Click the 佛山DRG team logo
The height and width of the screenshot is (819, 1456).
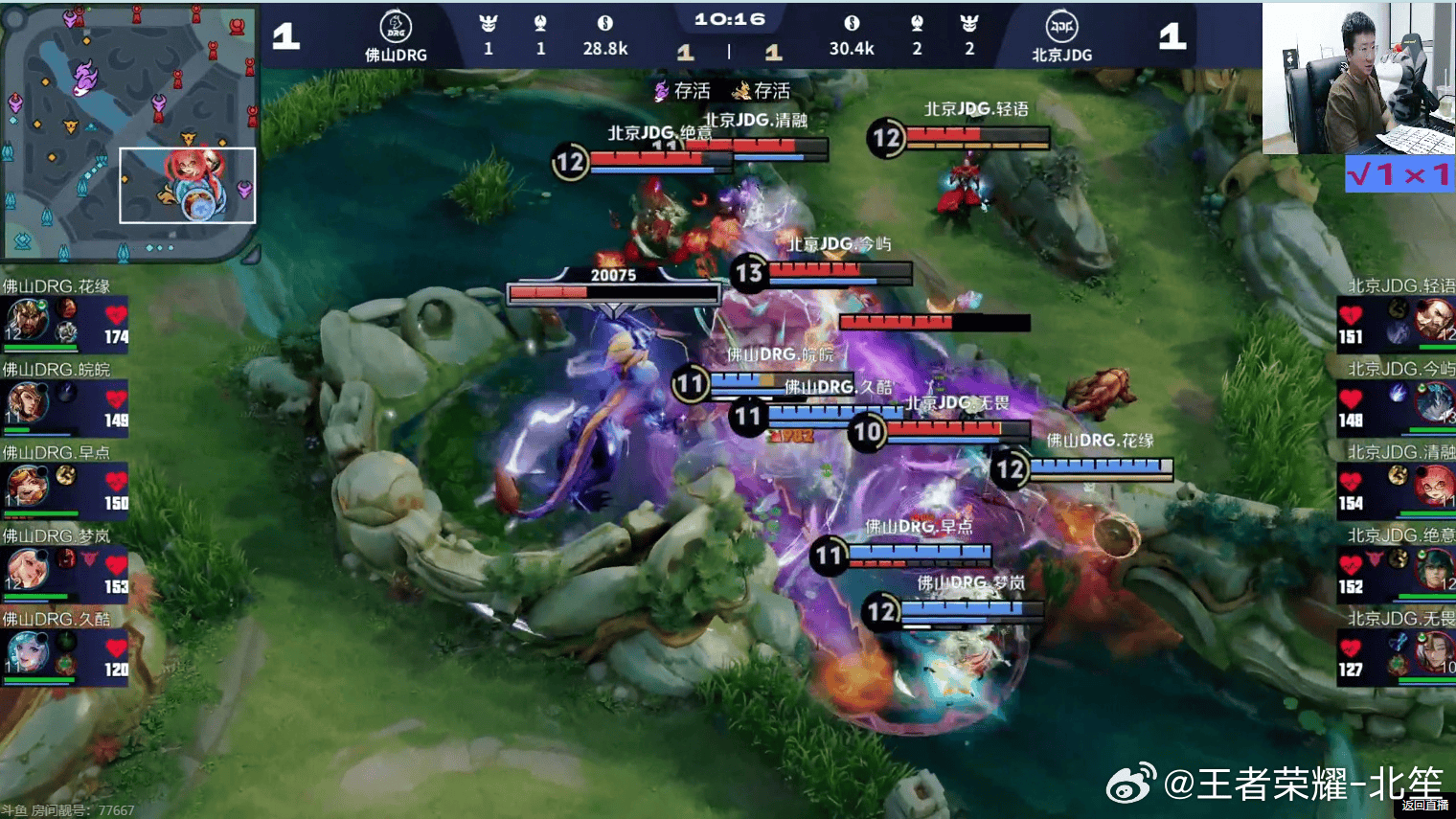396,27
